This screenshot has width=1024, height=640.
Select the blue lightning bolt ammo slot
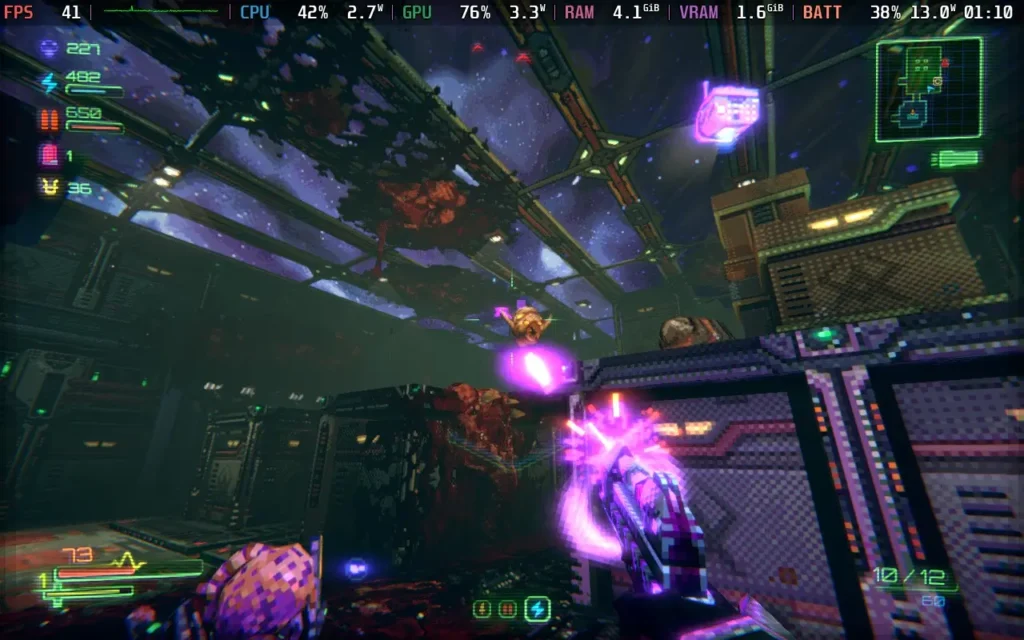click(x=538, y=608)
